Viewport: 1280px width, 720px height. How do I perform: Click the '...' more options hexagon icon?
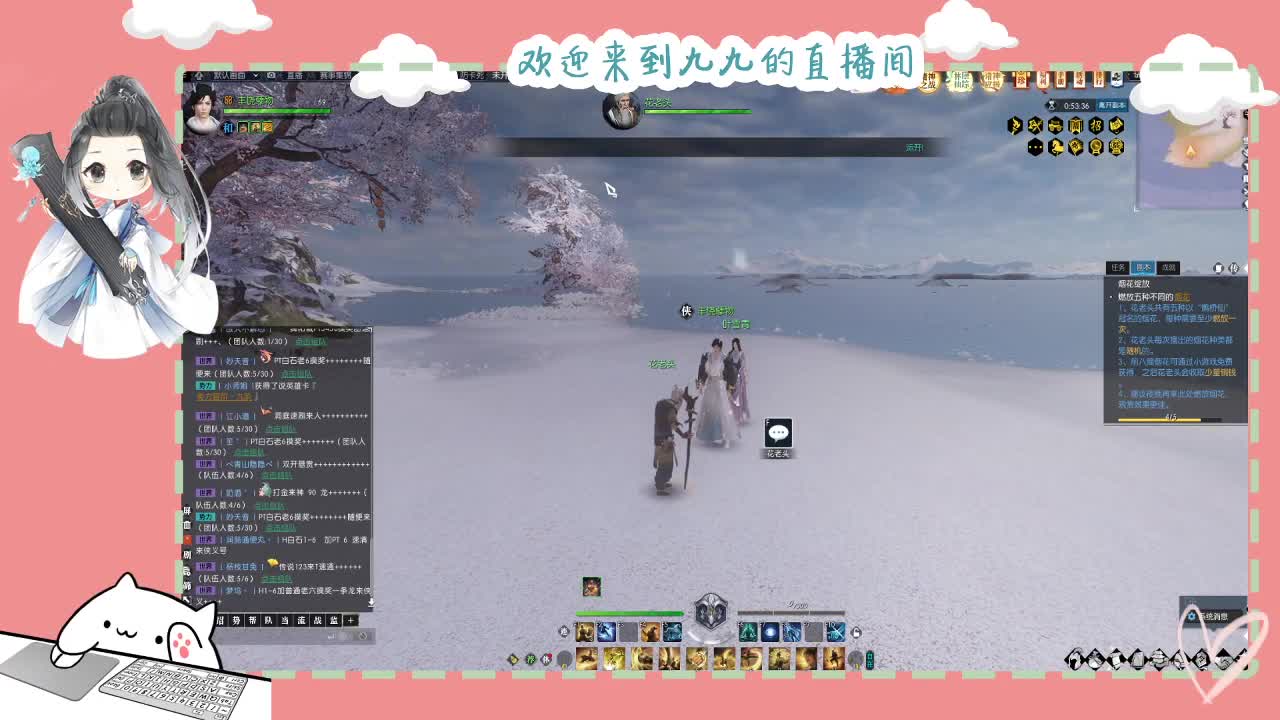1035,147
